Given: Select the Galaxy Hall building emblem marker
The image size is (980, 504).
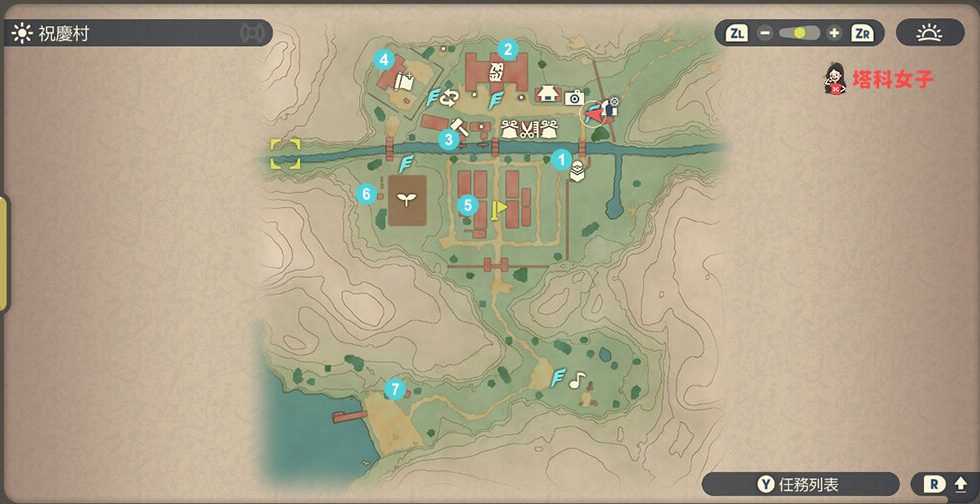Looking at the screenshot, I should [497, 70].
